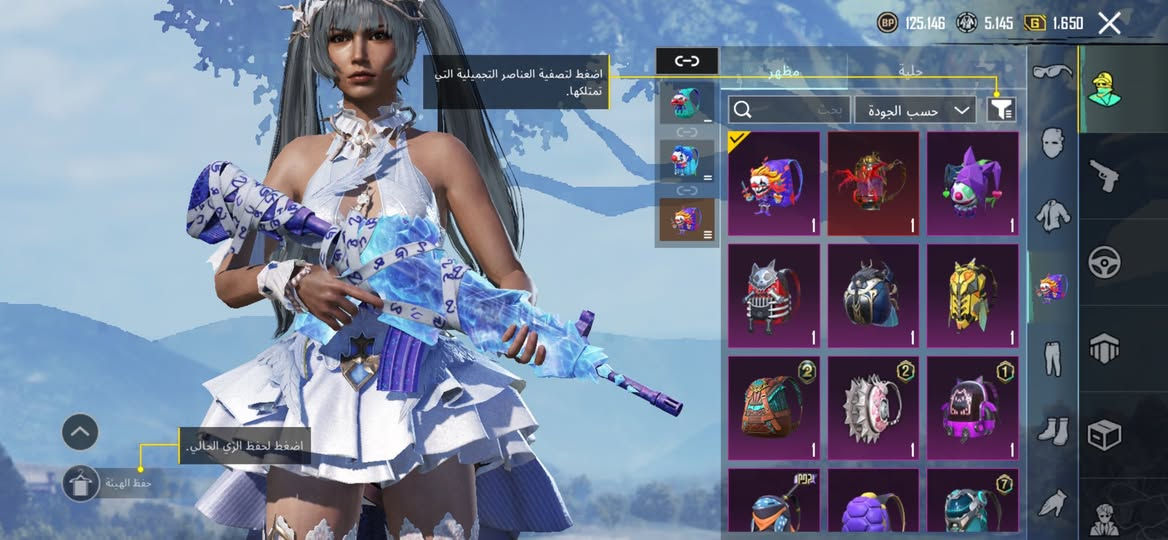Select the equipped clown backpack skin

(x=773, y=184)
